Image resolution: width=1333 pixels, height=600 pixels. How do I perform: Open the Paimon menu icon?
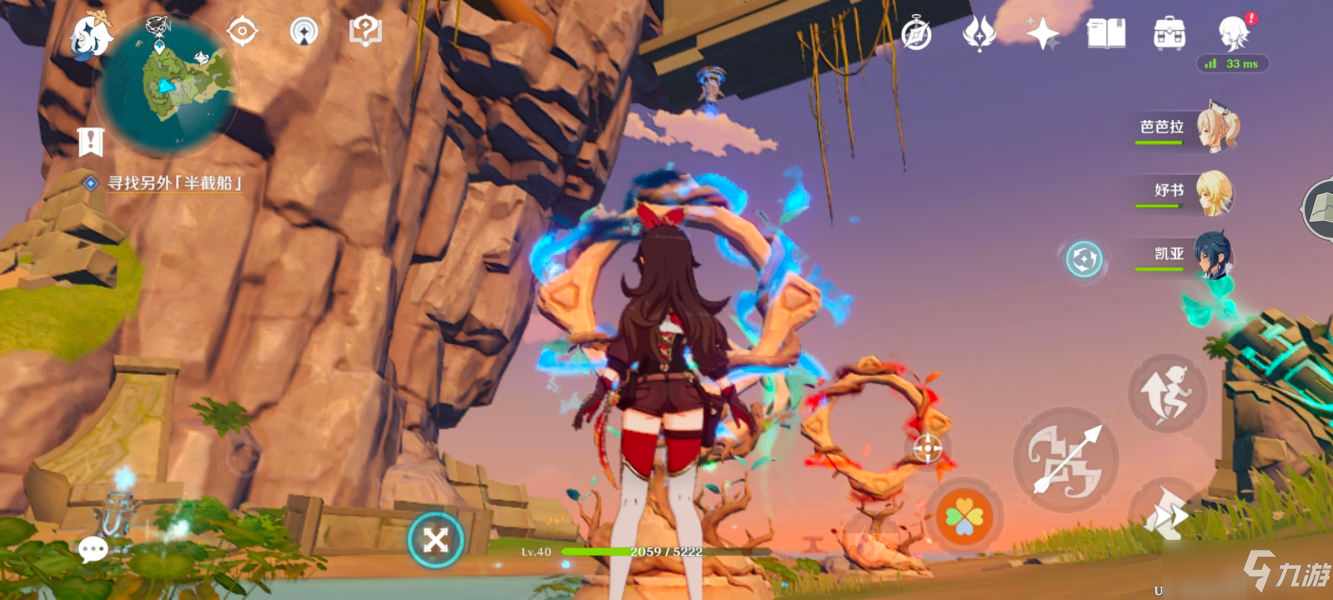coord(90,35)
